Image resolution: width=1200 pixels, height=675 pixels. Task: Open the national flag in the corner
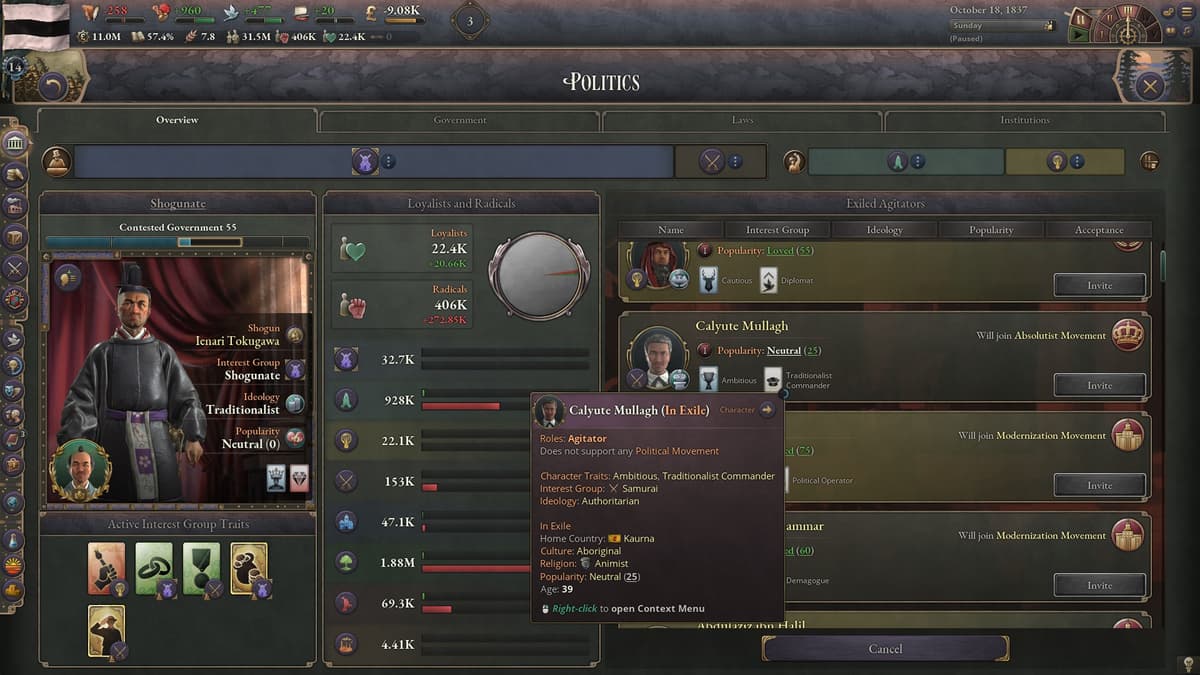pos(36,24)
